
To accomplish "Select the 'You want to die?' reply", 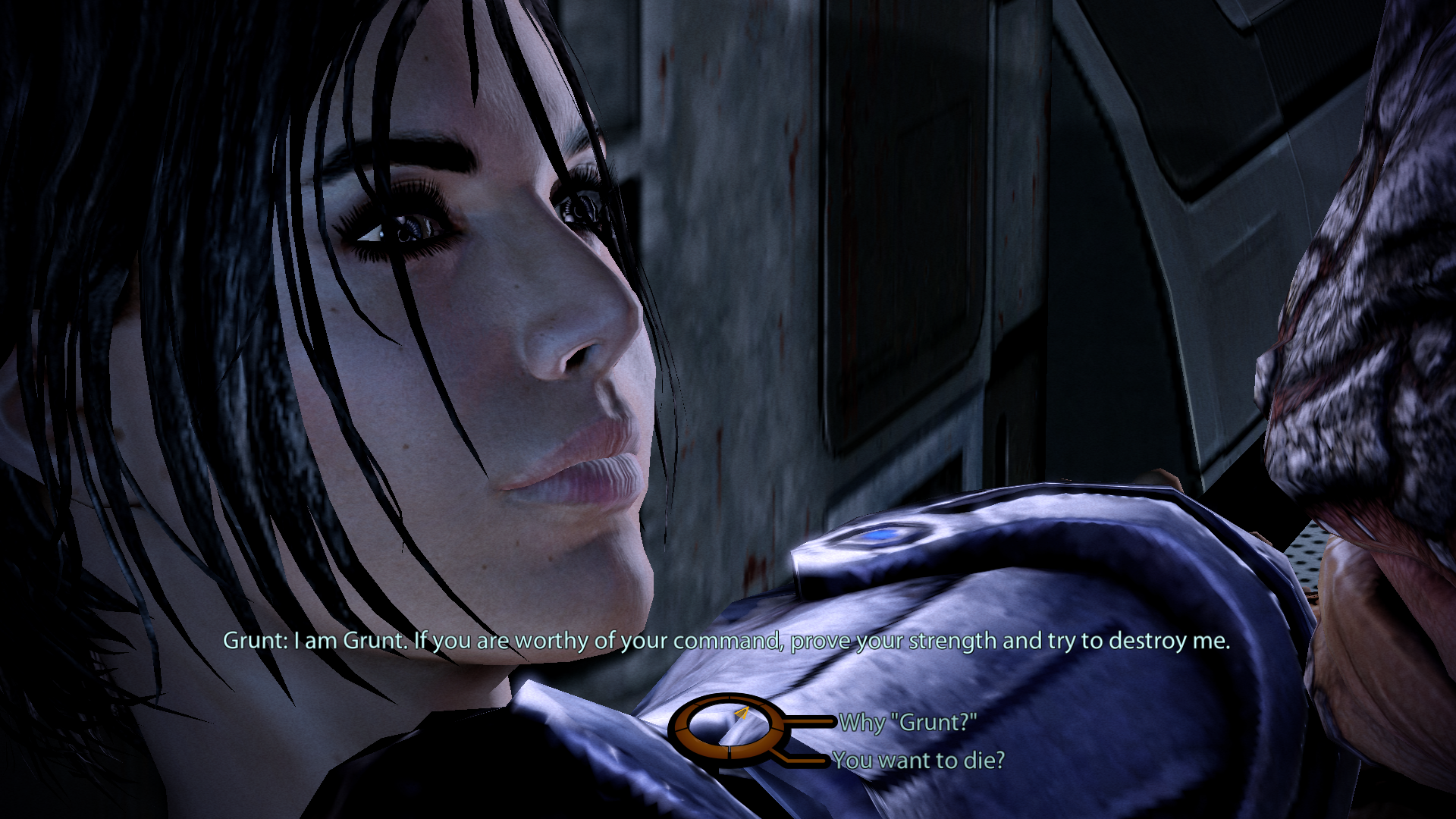I will point(918,760).
